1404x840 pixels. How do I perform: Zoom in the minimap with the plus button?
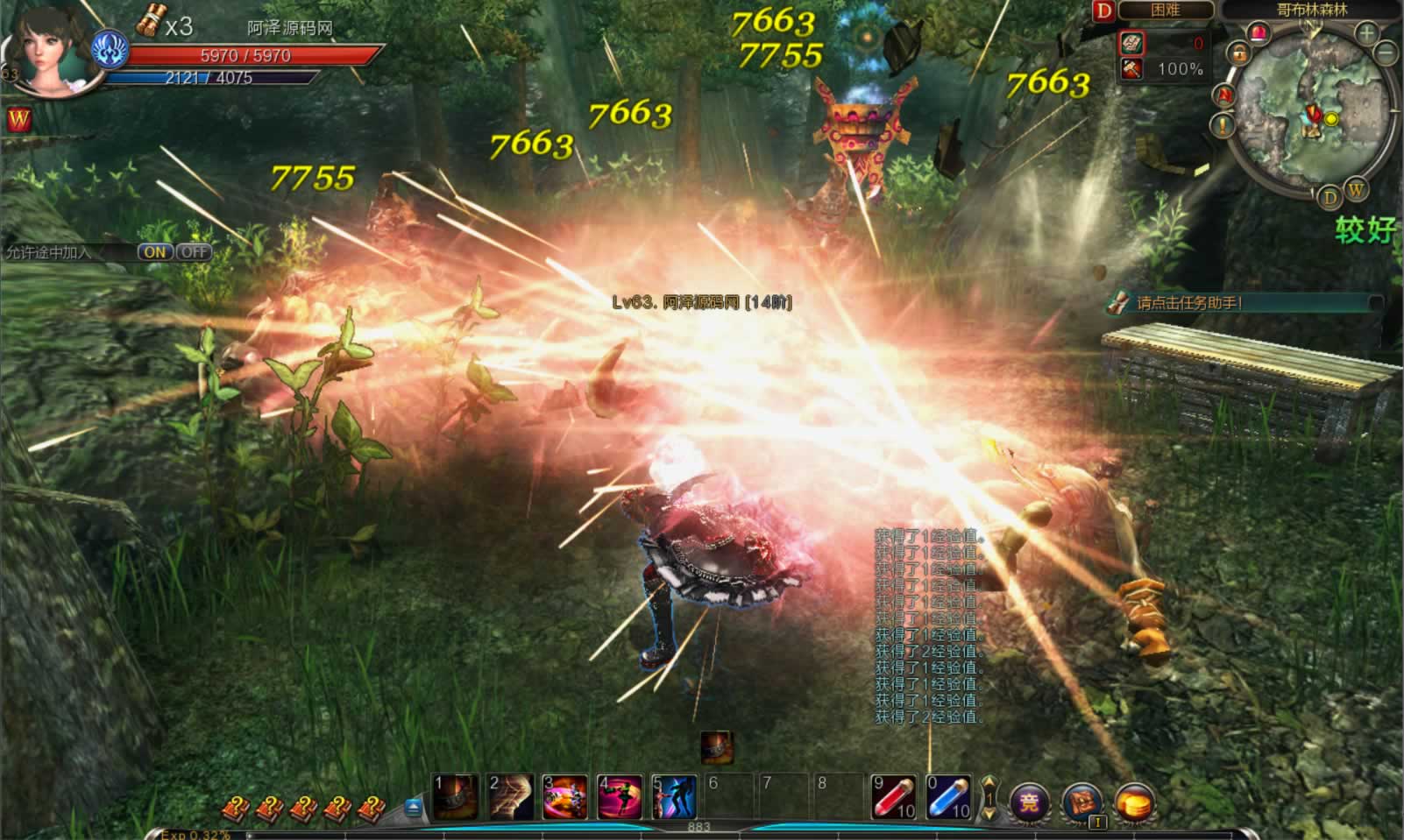(x=1366, y=34)
